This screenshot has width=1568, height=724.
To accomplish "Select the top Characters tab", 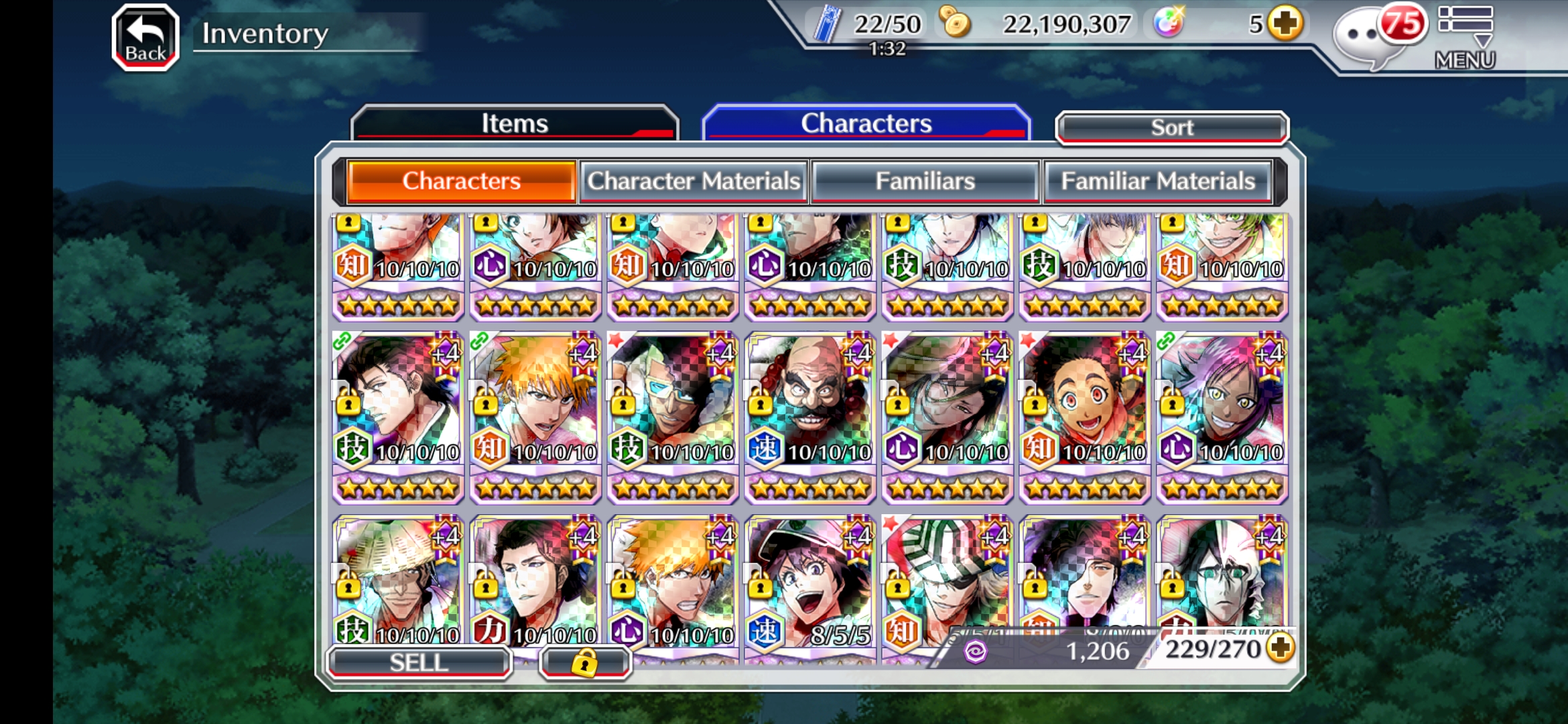I will (x=866, y=123).
